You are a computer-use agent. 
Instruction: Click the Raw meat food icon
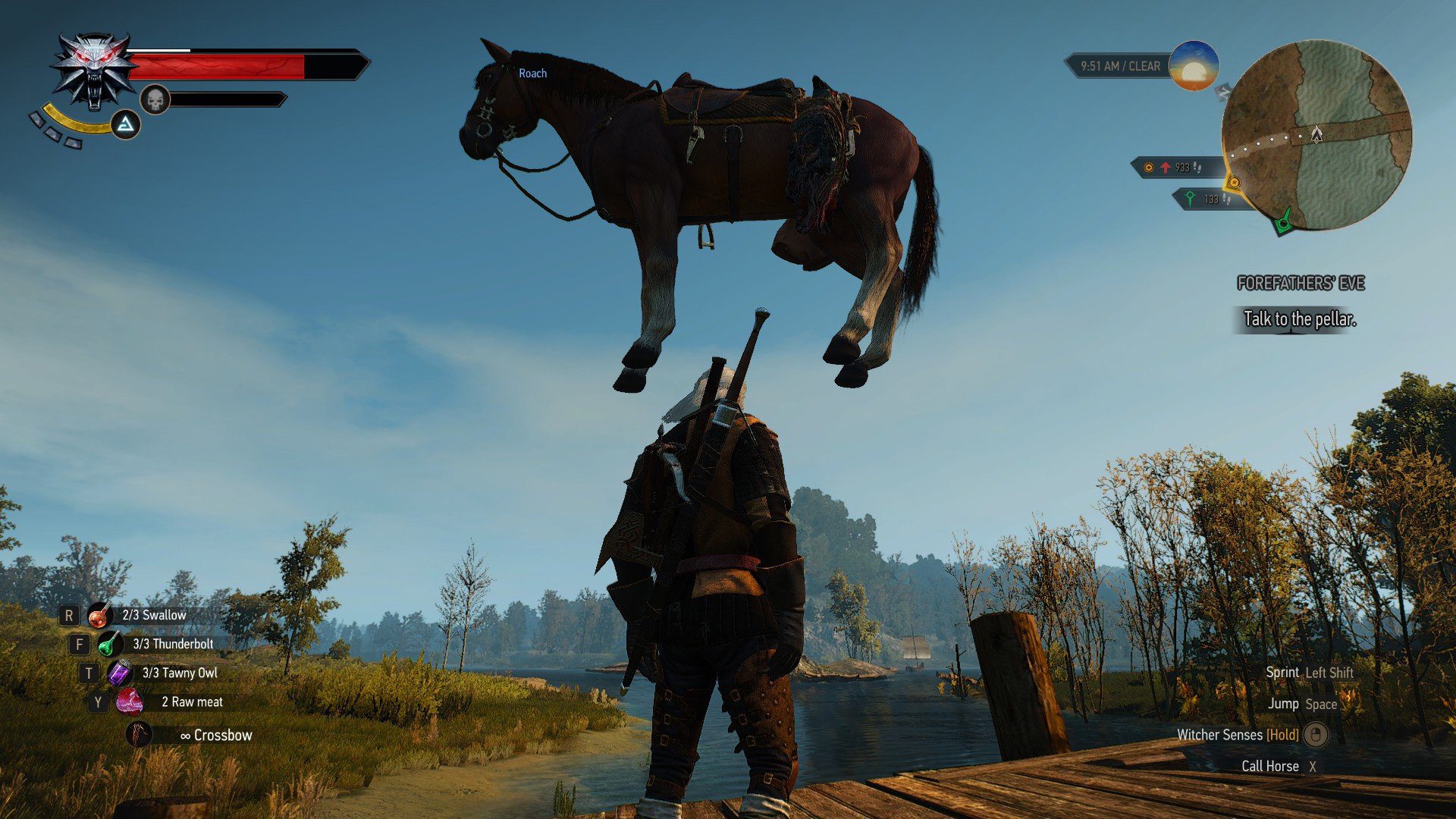pyautogui.click(x=130, y=701)
